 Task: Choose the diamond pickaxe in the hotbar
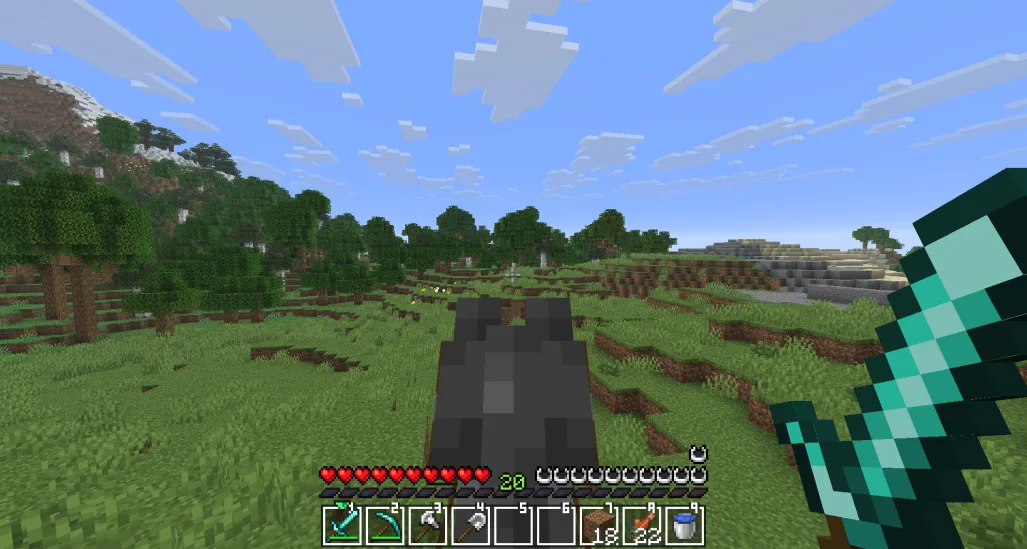pos(384,524)
